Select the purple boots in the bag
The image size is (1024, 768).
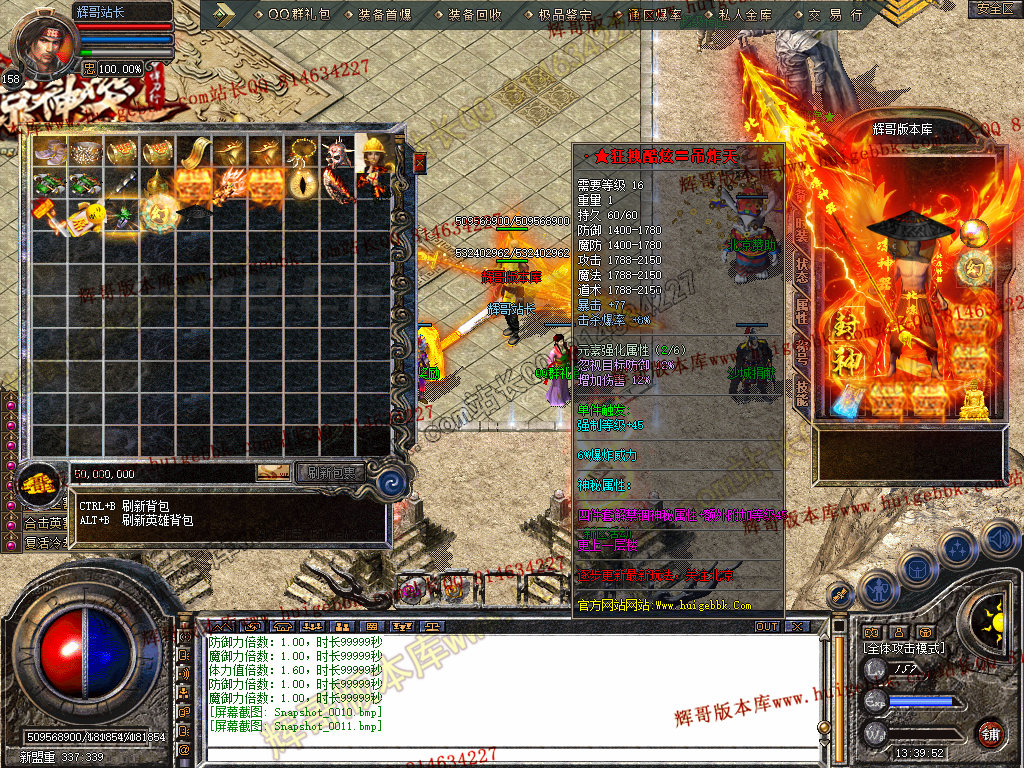tap(50, 151)
